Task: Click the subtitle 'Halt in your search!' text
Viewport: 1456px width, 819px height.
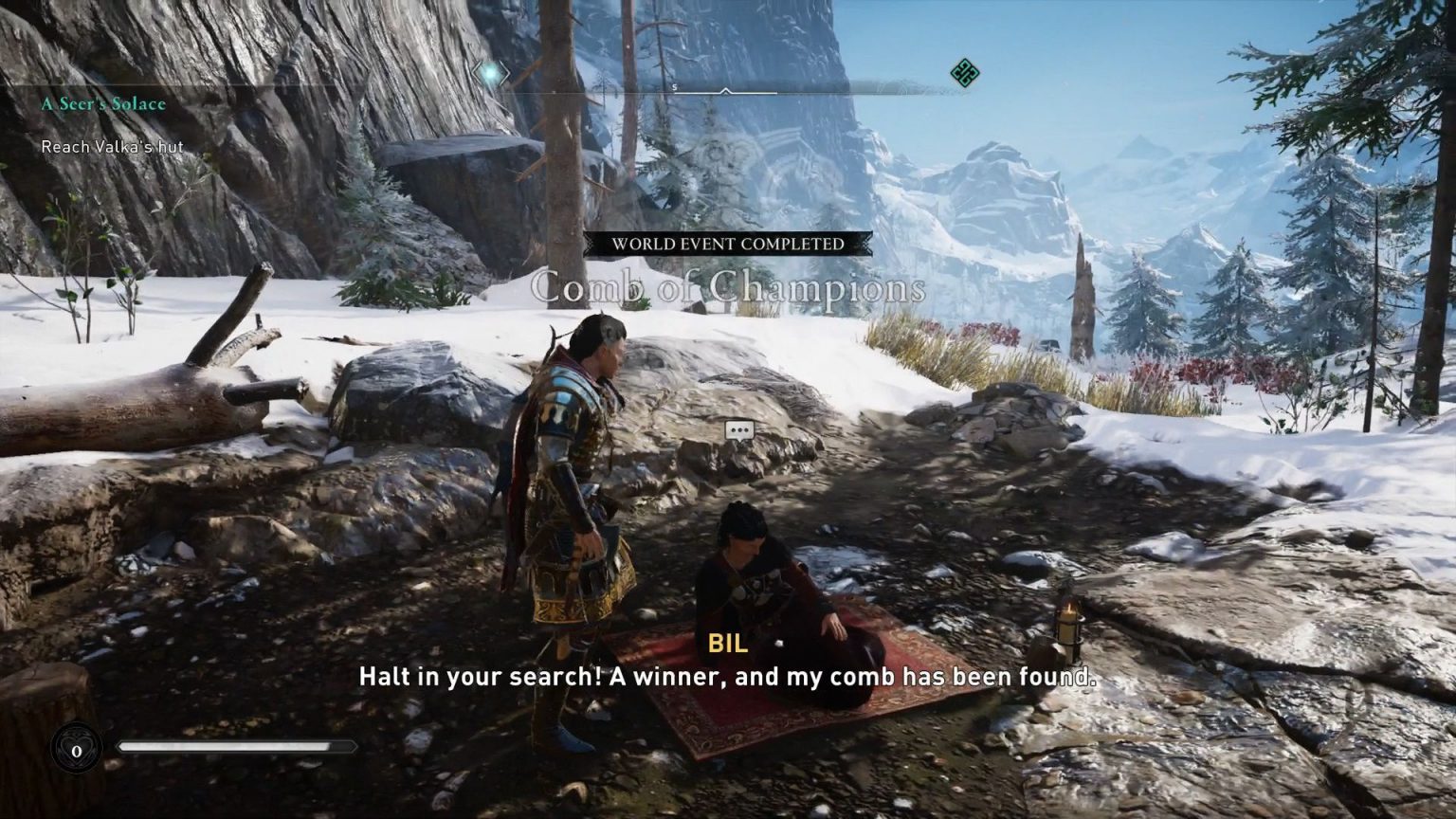Action: (x=727, y=677)
